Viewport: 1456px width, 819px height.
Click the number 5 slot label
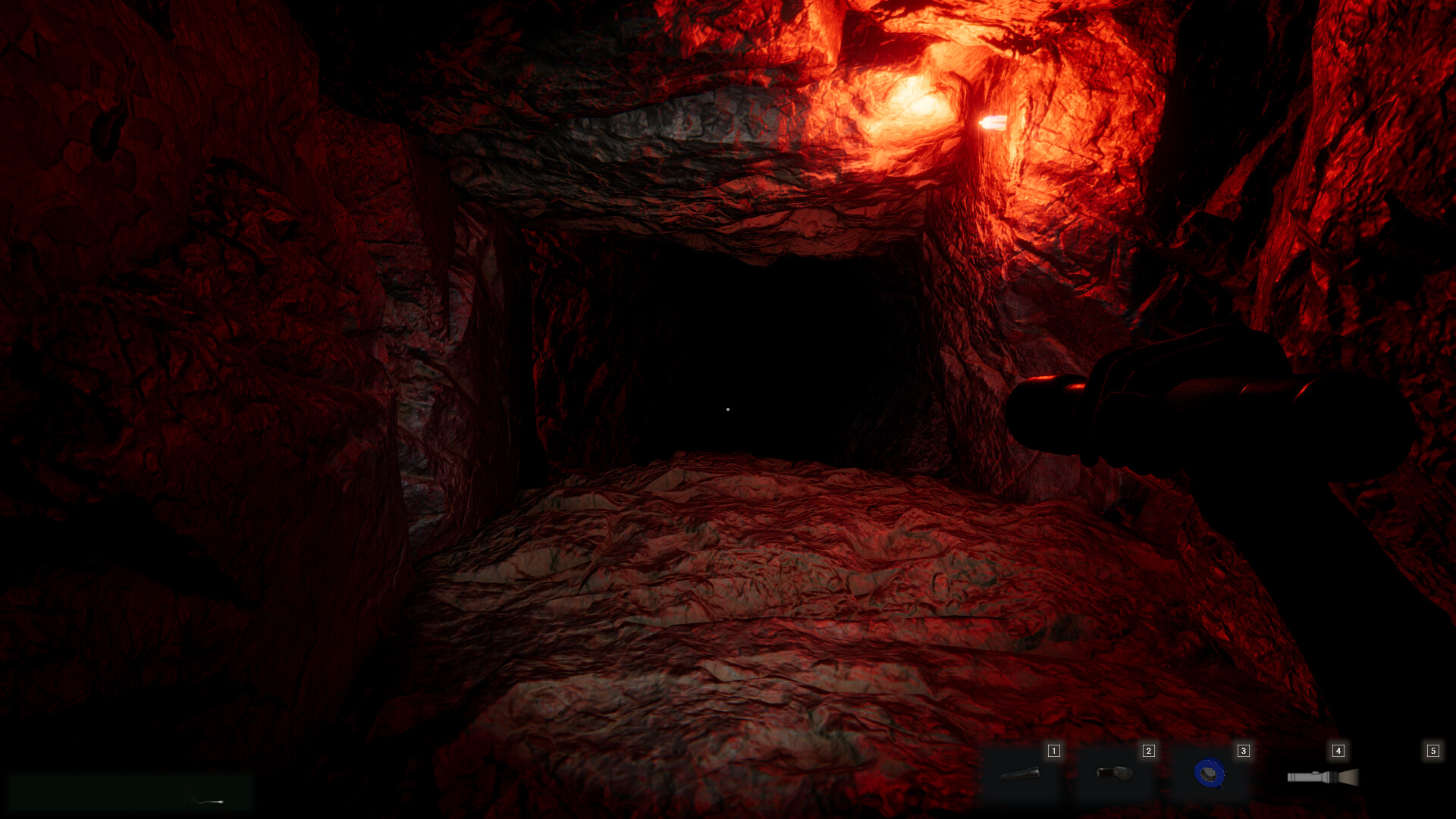(x=1432, y=750)
